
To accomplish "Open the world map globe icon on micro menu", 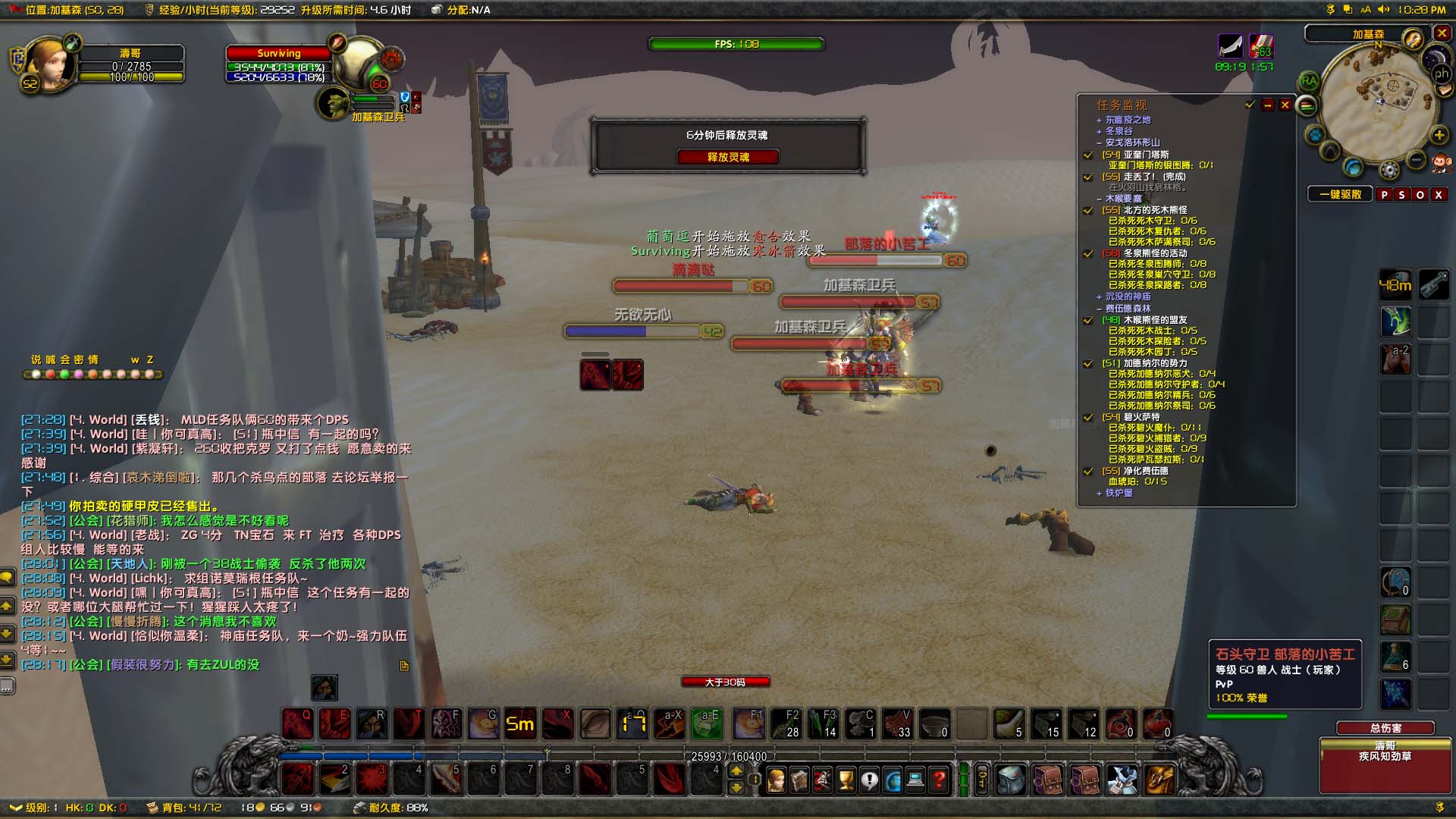I will click(893, 780).
